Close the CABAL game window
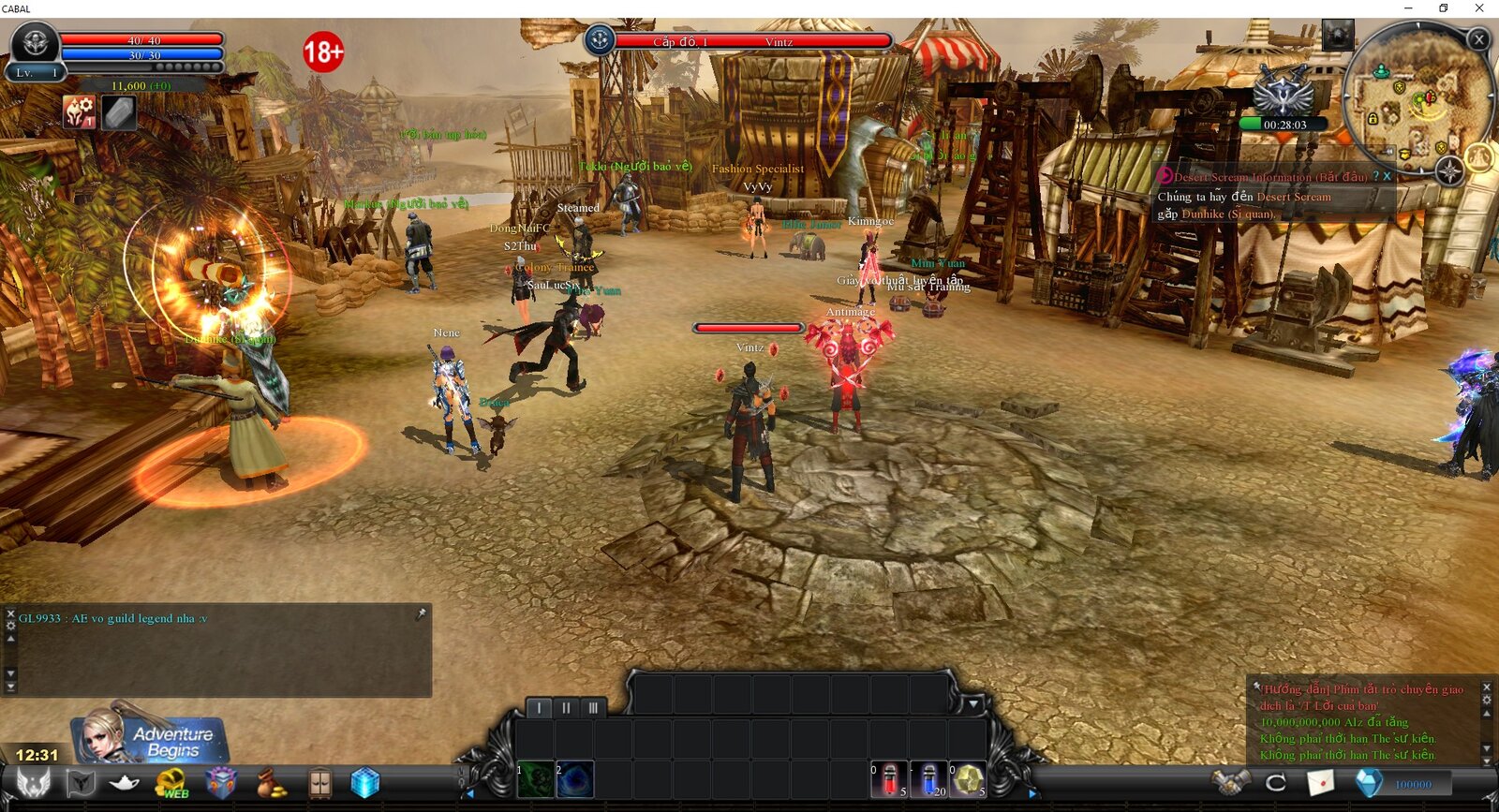Viewport: 1499px width, 812px height. 1479,8
